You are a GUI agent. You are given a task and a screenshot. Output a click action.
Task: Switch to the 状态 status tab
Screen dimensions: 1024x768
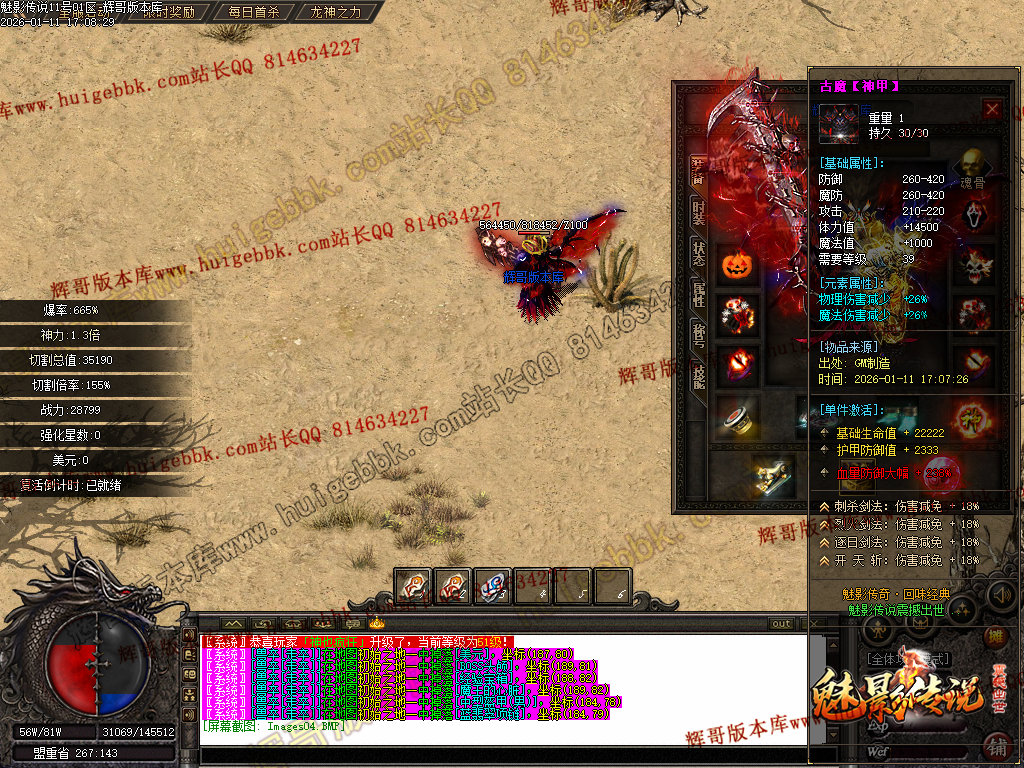699,254
